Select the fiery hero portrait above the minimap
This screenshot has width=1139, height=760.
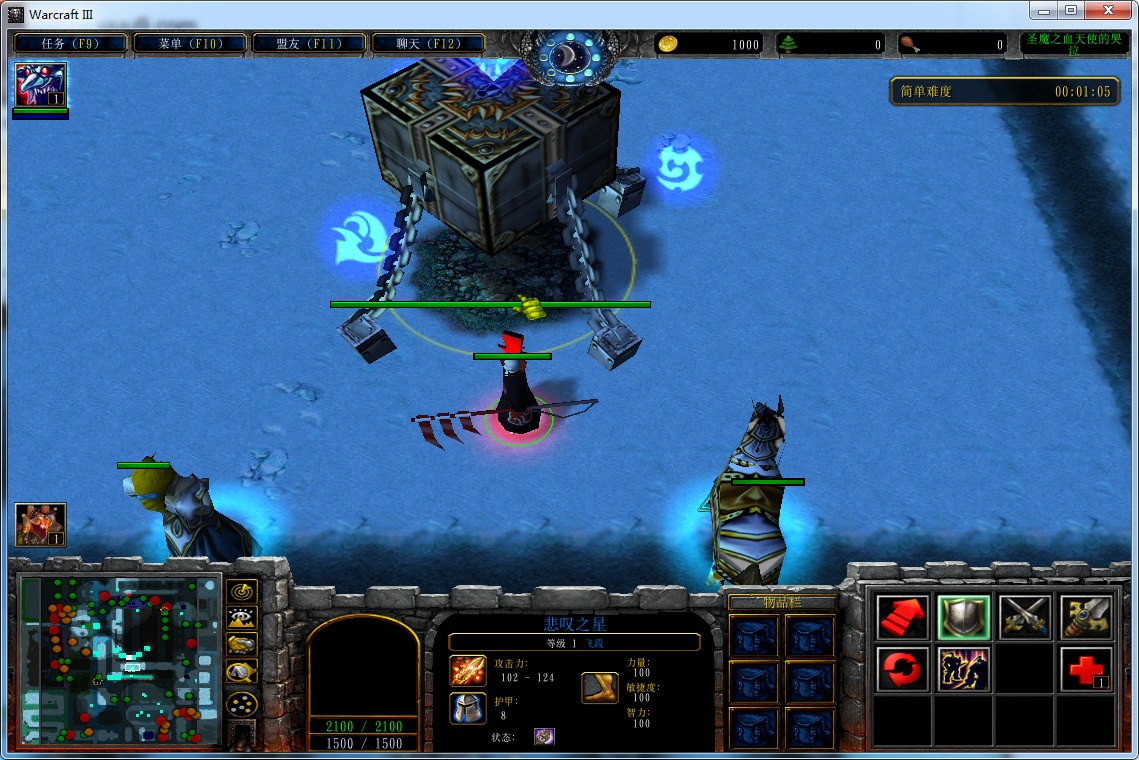tap(41, 525)
